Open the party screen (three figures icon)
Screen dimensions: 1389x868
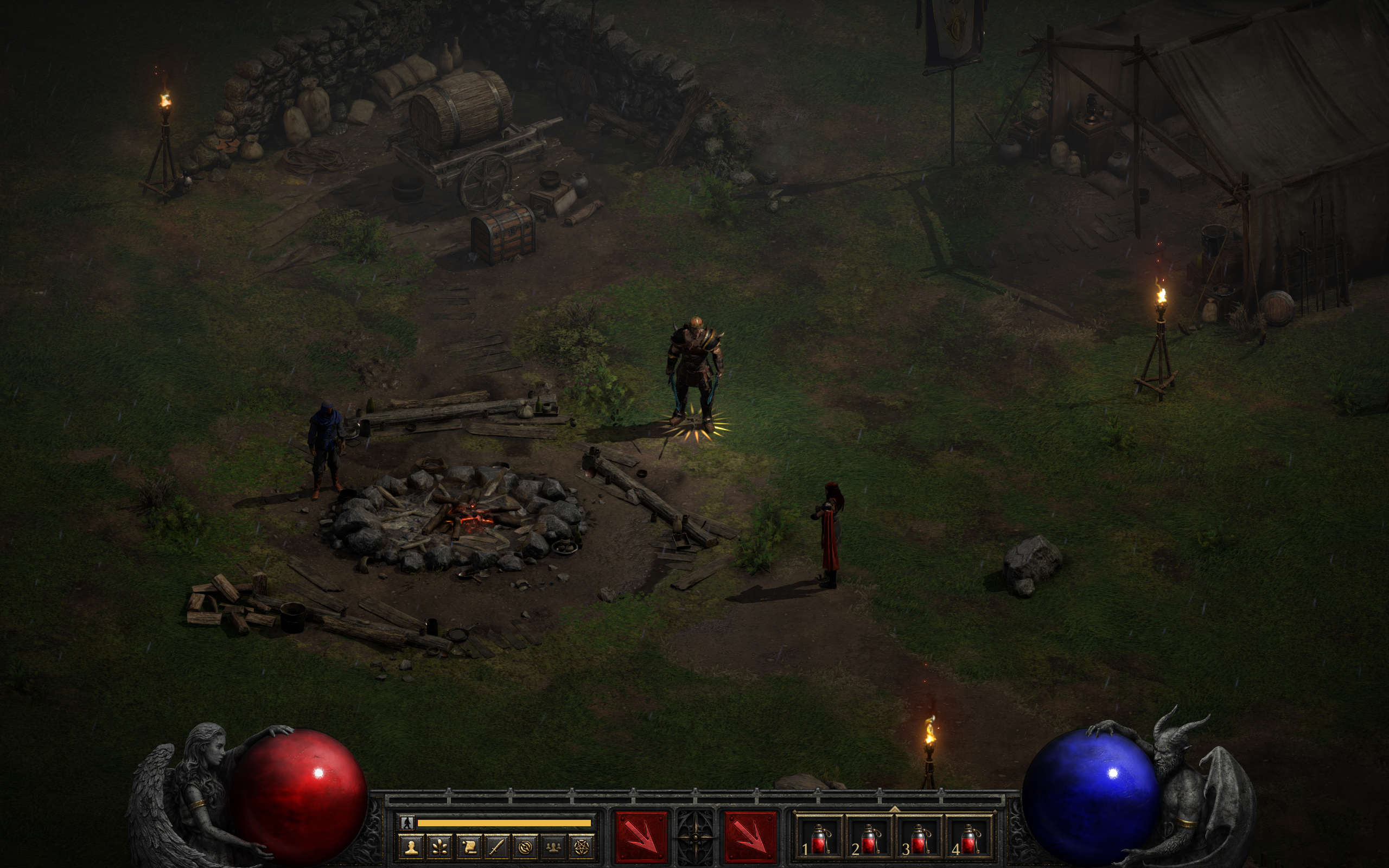[553, 847]
